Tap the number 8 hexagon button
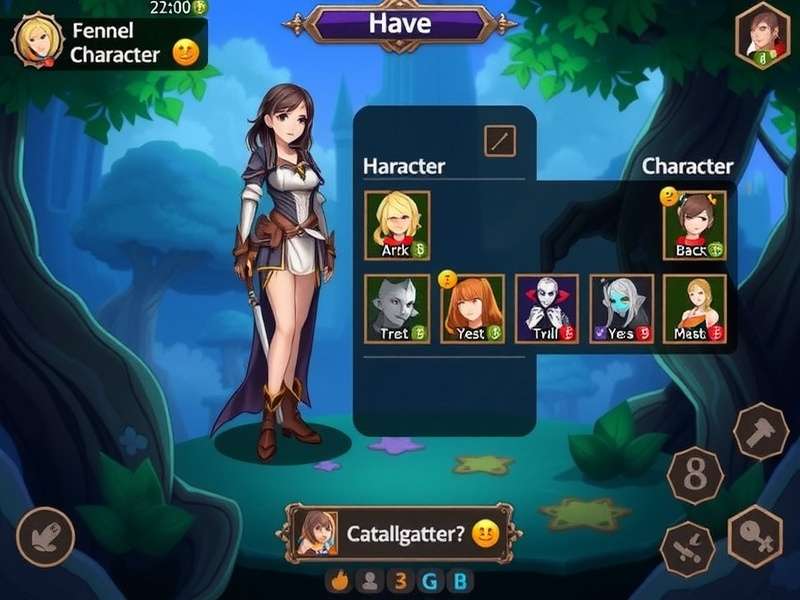 point(694,475)
